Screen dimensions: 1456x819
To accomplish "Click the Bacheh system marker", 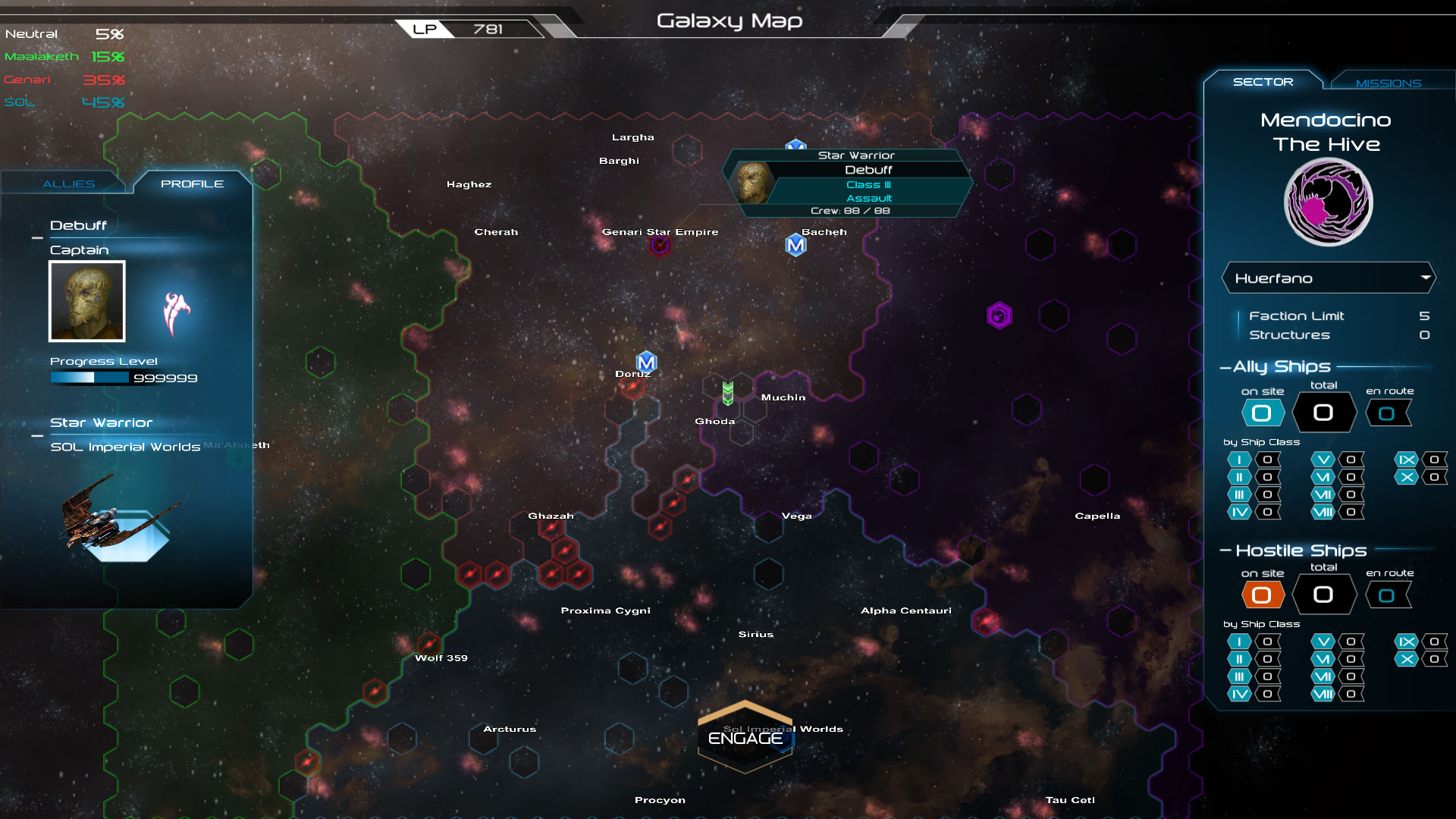I will pos(795,245).
